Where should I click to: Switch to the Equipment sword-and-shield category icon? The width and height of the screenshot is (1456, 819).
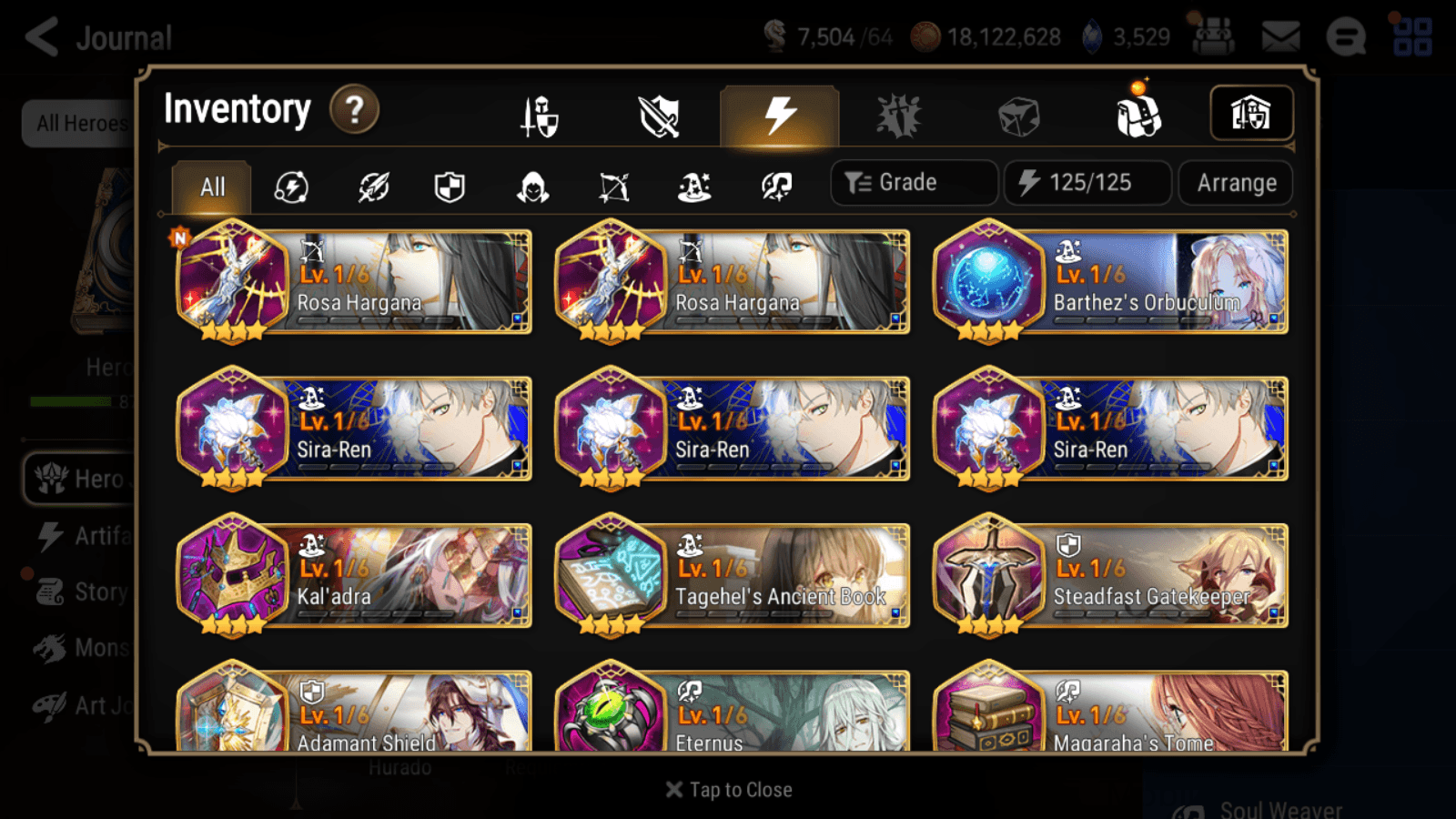[x=539, y=116]
